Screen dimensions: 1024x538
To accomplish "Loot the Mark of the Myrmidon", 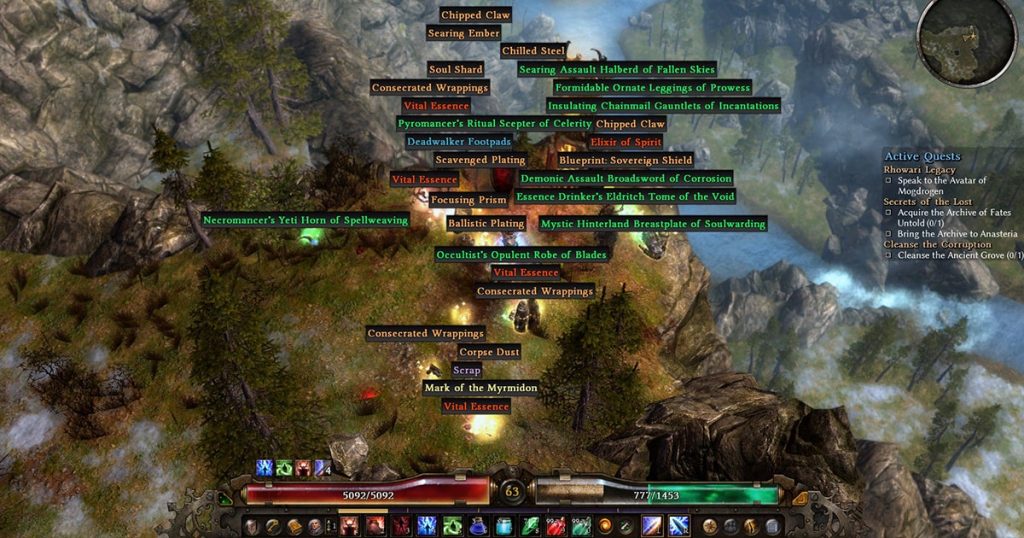I will [481, 388].
